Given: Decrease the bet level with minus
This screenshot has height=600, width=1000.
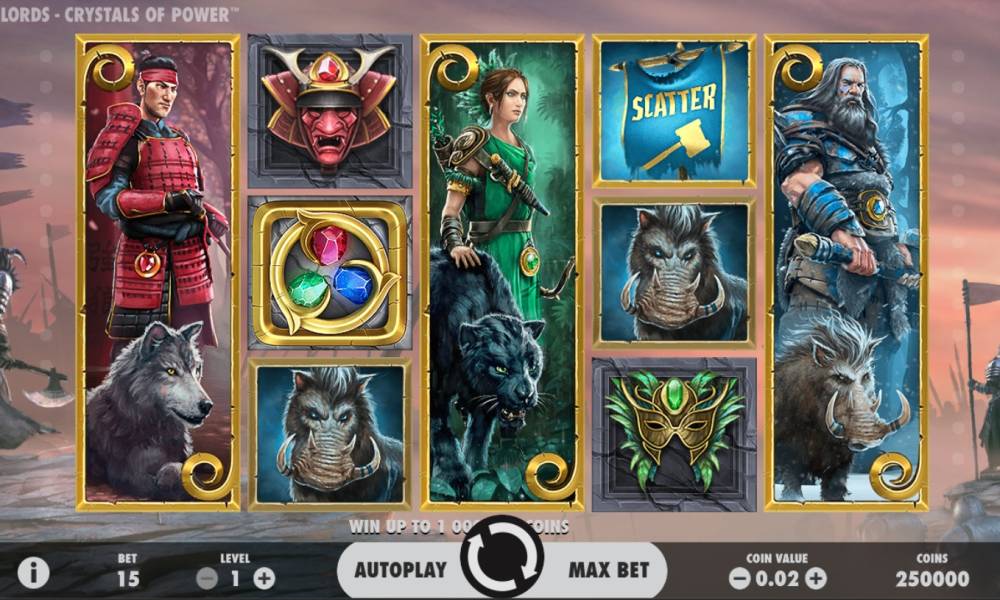Looking at the screenshot, I should (207, 577).
